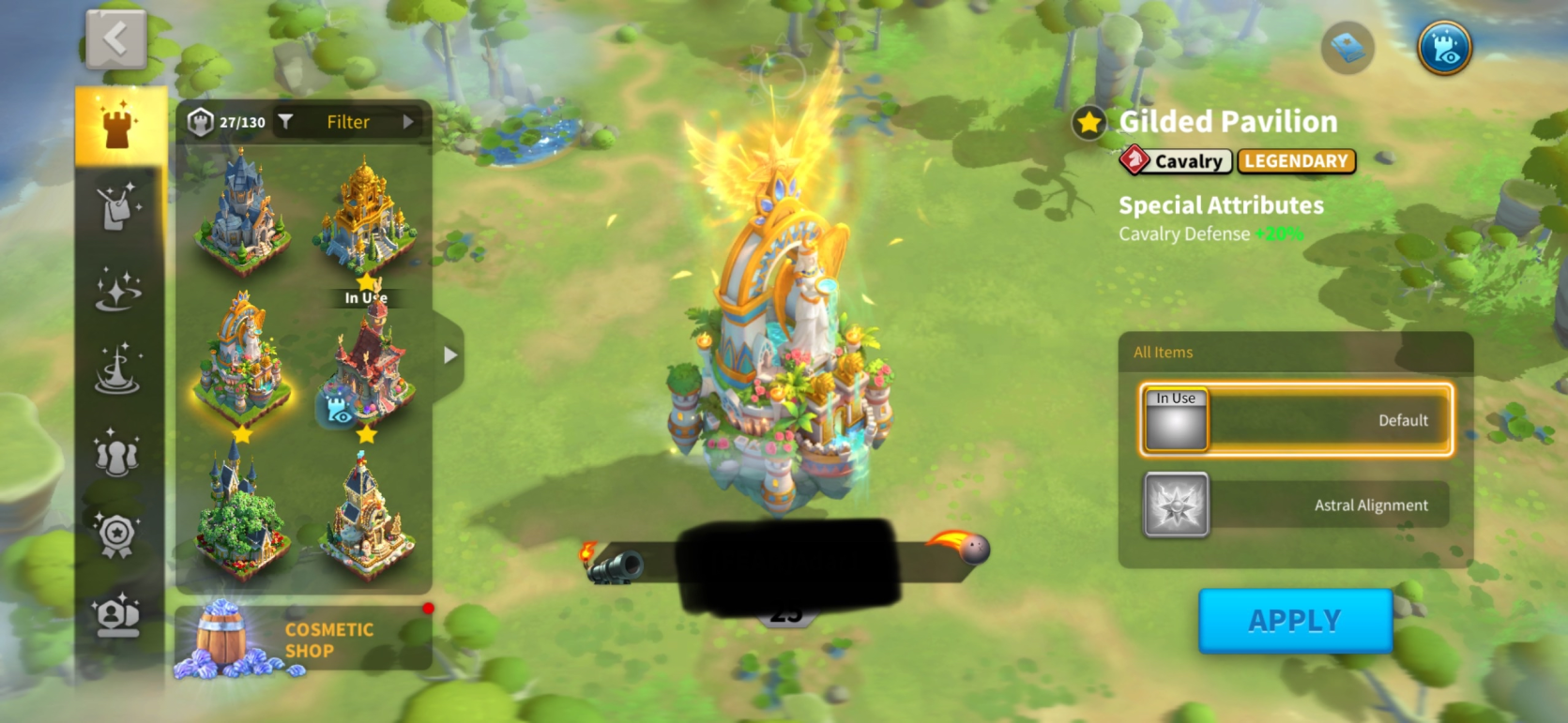This screenshot has width=1568, height=723.
Task: Click the cannon icon below the castle
Action: coord(615,565)
